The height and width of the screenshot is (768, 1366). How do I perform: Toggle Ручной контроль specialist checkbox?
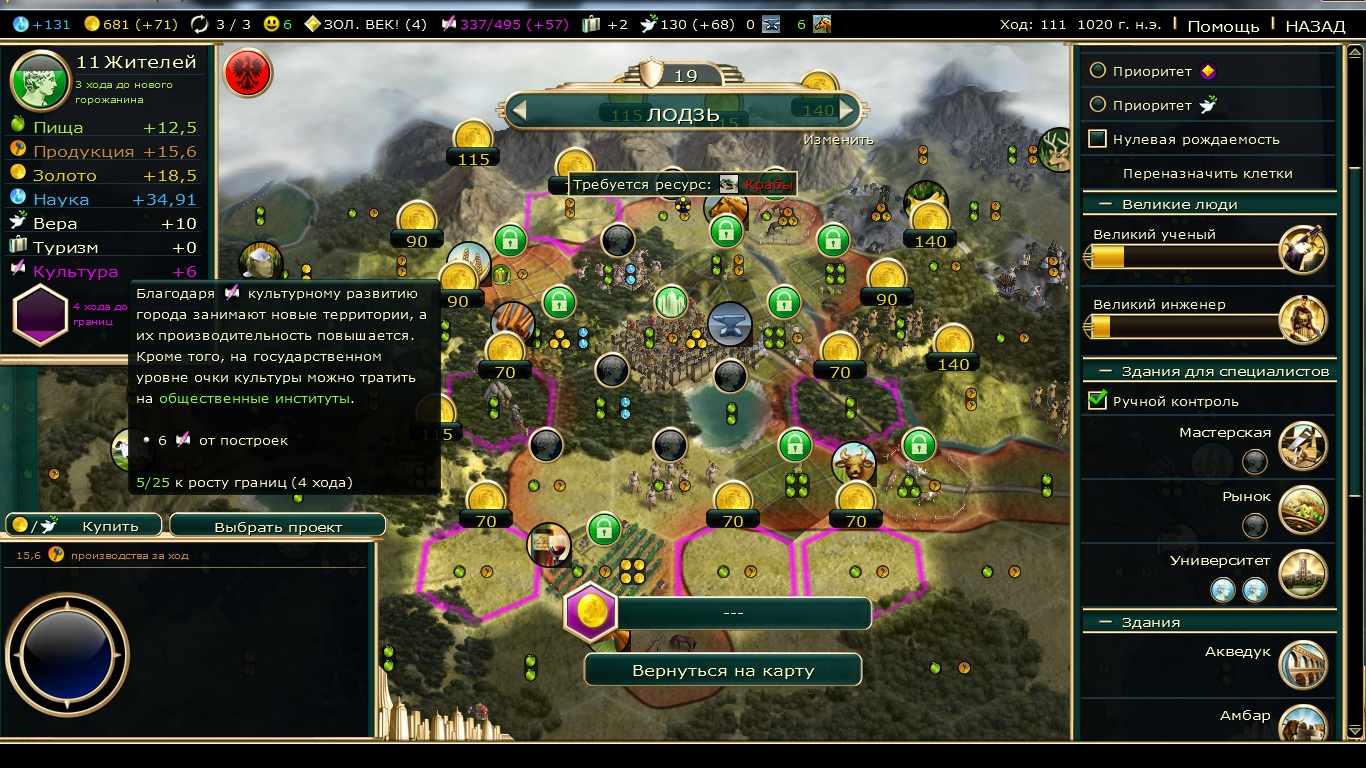tap(1098, 401)
